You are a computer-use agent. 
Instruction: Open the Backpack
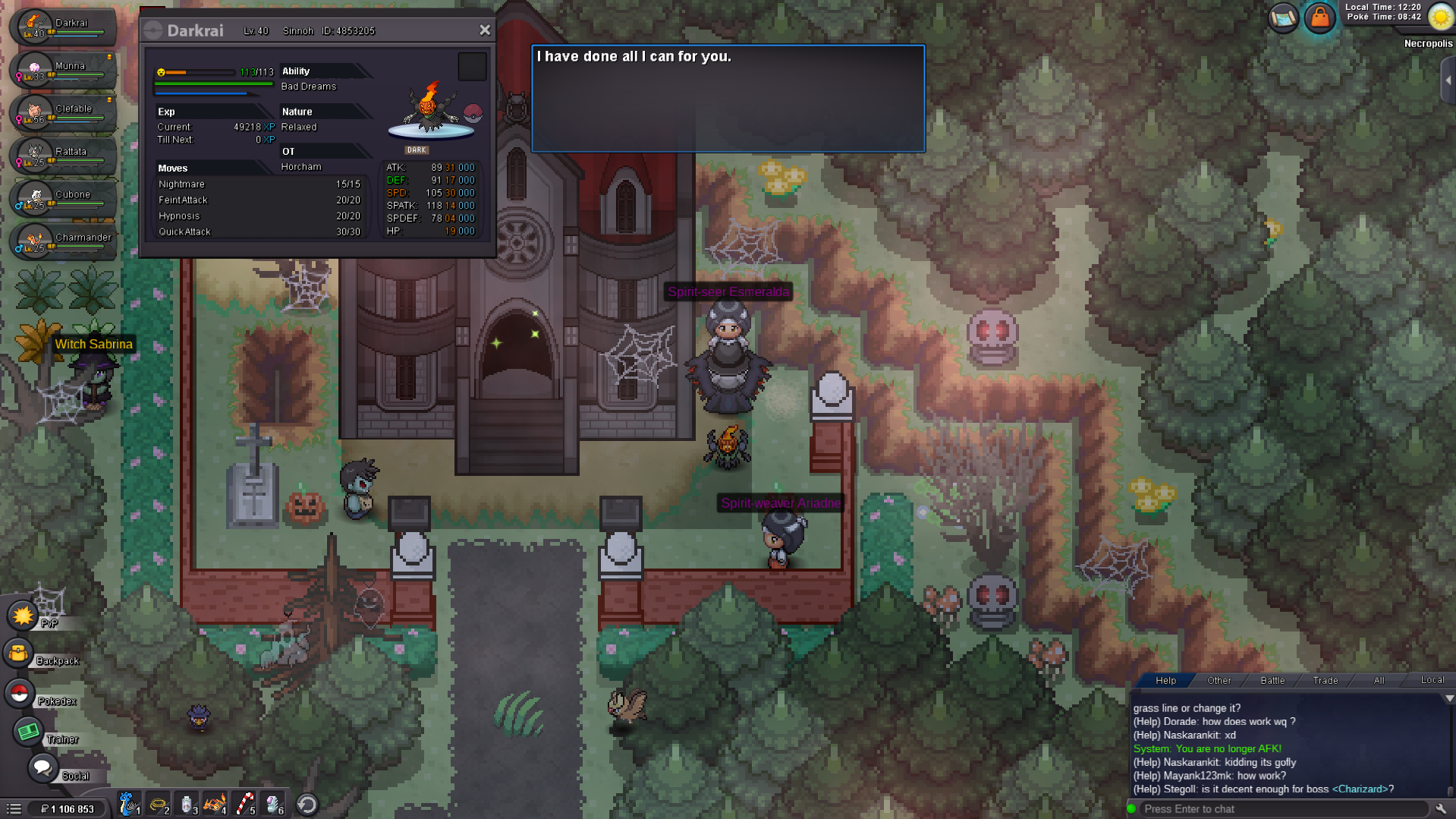19,654
